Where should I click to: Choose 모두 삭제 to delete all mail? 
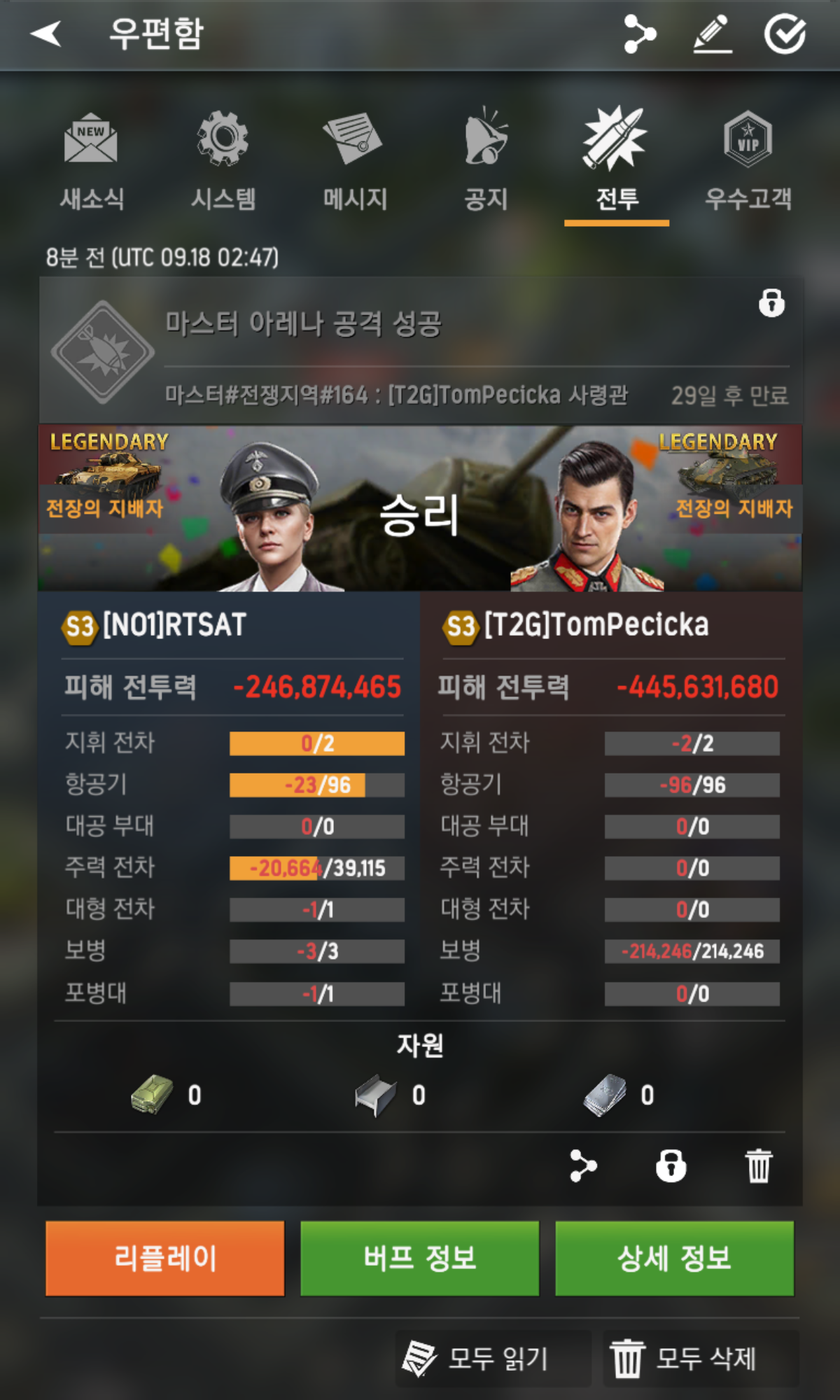701,1359
